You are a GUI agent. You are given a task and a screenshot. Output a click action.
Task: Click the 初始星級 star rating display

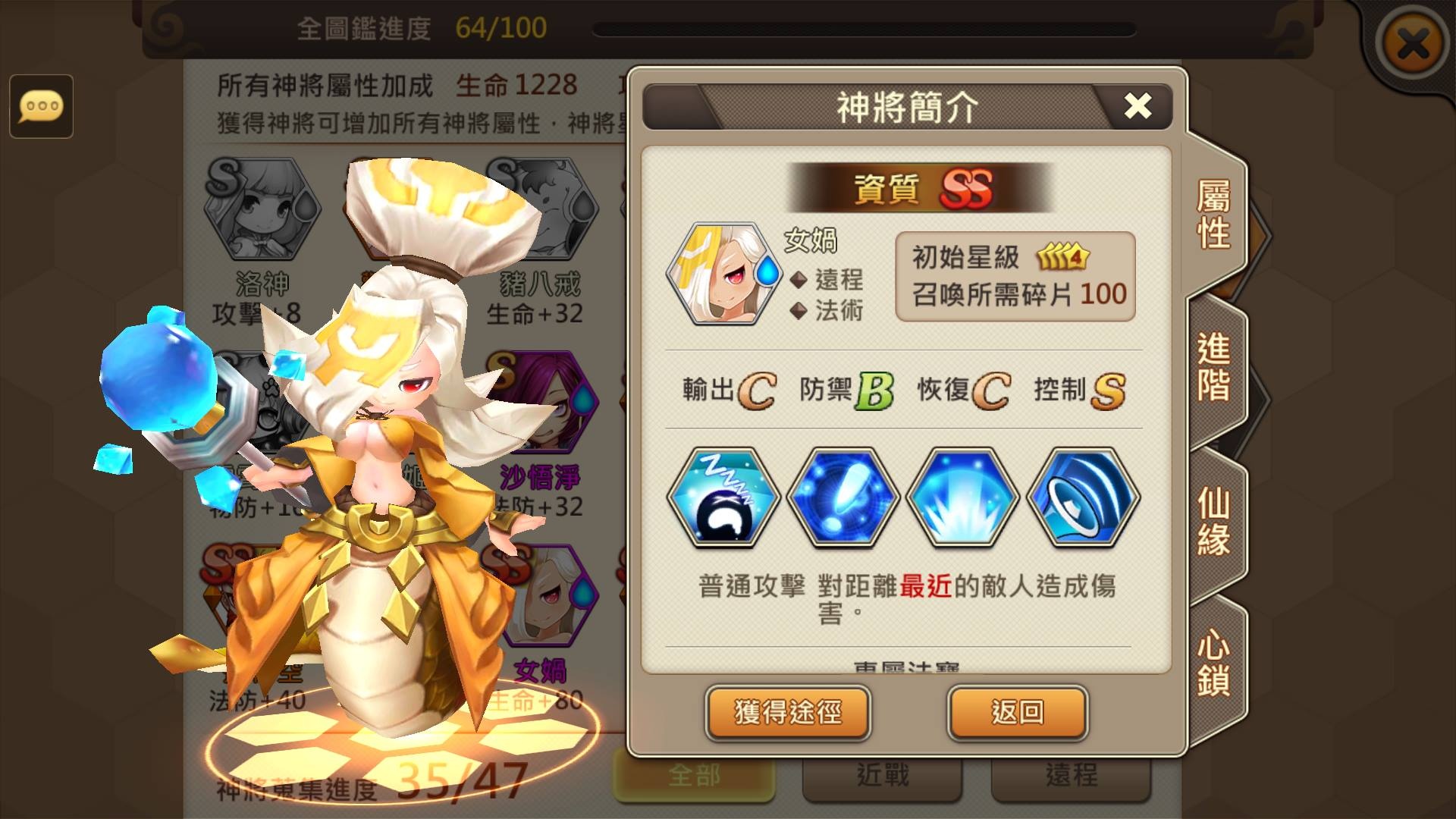click(x=1016, y=256)
